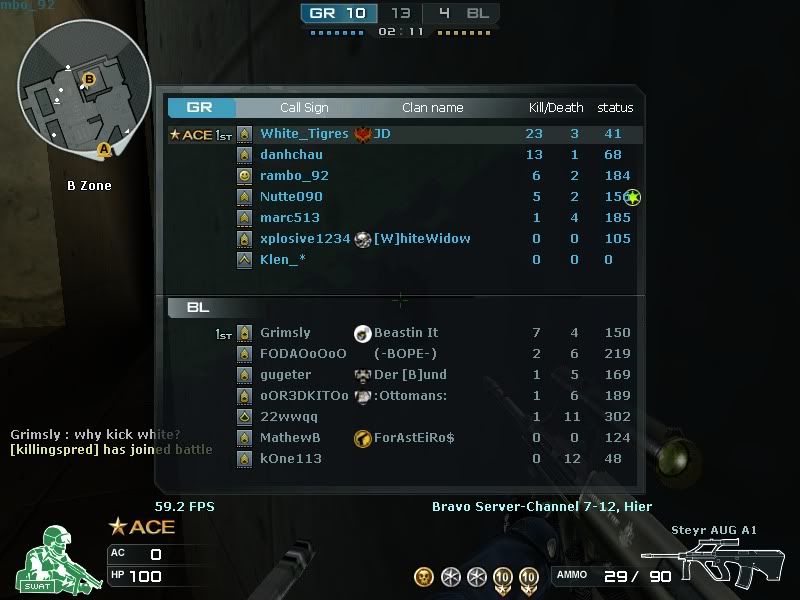This screenshot has height=600, width=800.
Task: Select player Nutte090's row
Action: (x=291, y=197)
